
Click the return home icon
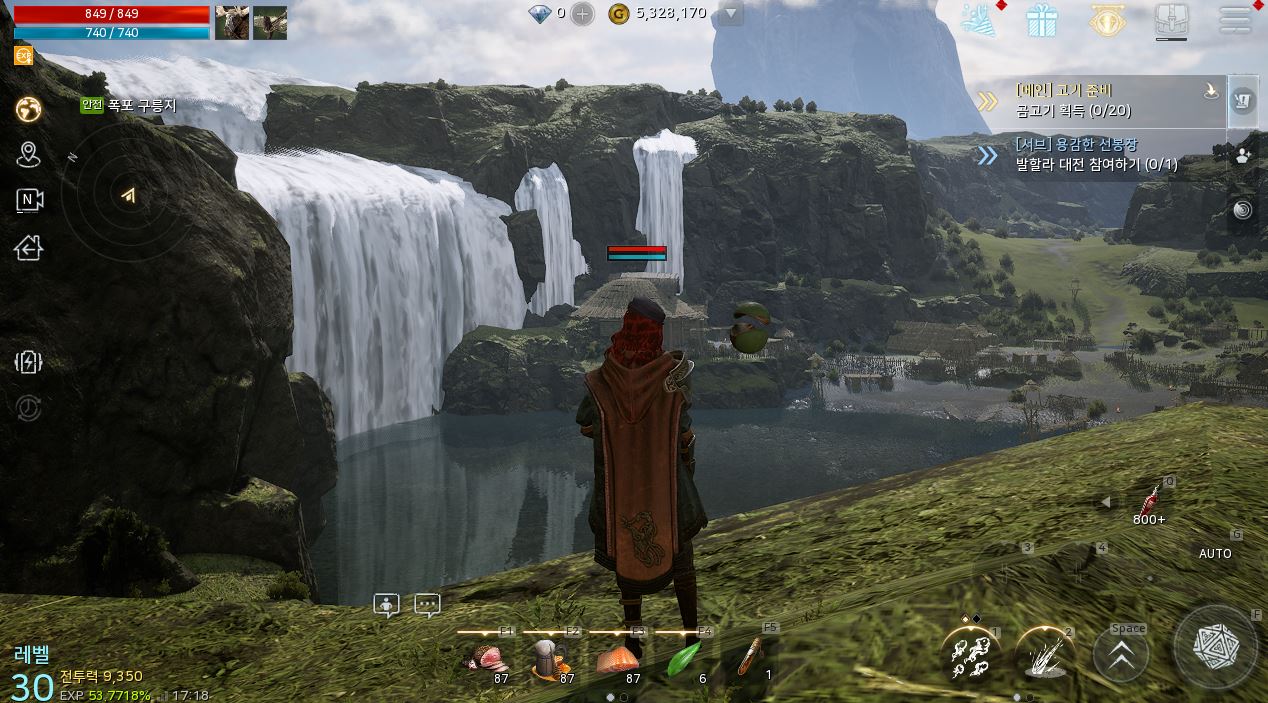click(x=28, y=247)
